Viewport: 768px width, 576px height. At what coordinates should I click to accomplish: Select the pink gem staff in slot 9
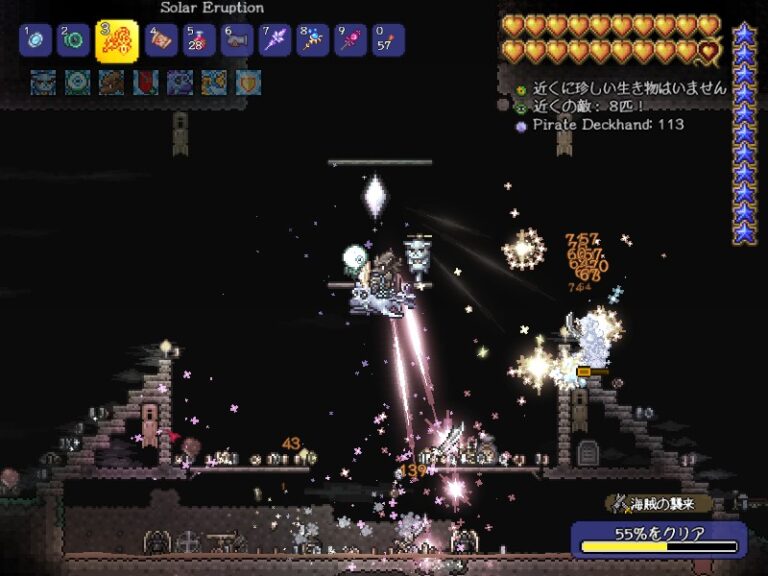(350, 41)
